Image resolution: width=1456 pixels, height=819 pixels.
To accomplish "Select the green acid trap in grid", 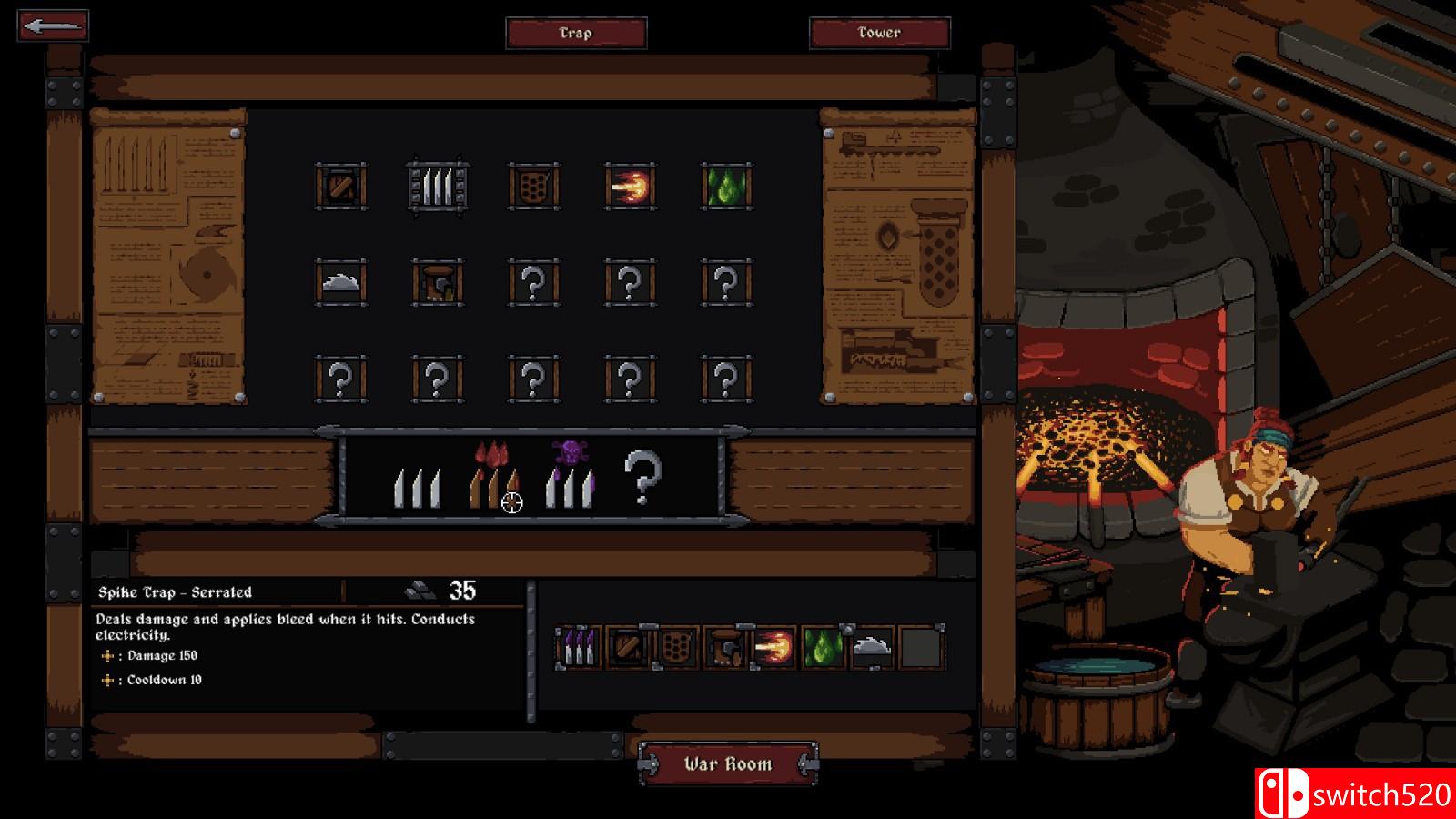I will [726, 187].
